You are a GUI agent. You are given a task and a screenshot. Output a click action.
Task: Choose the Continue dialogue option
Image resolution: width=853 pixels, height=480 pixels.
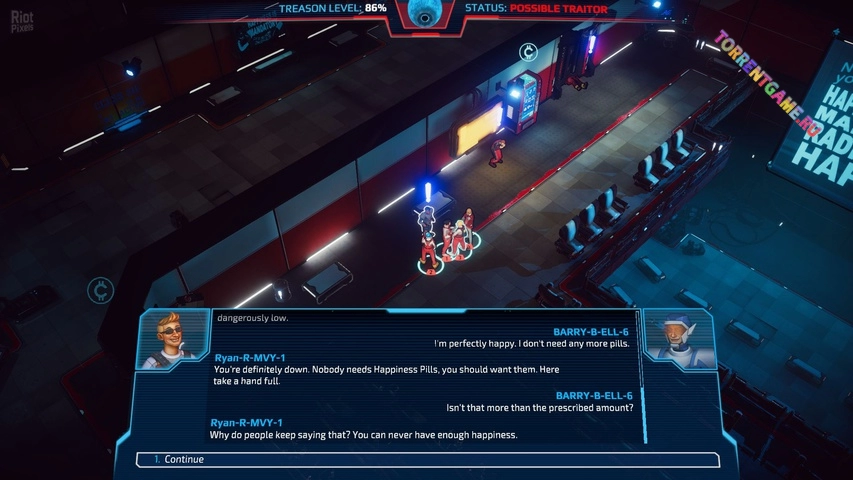pyautogui.click(x=427, y=460)
